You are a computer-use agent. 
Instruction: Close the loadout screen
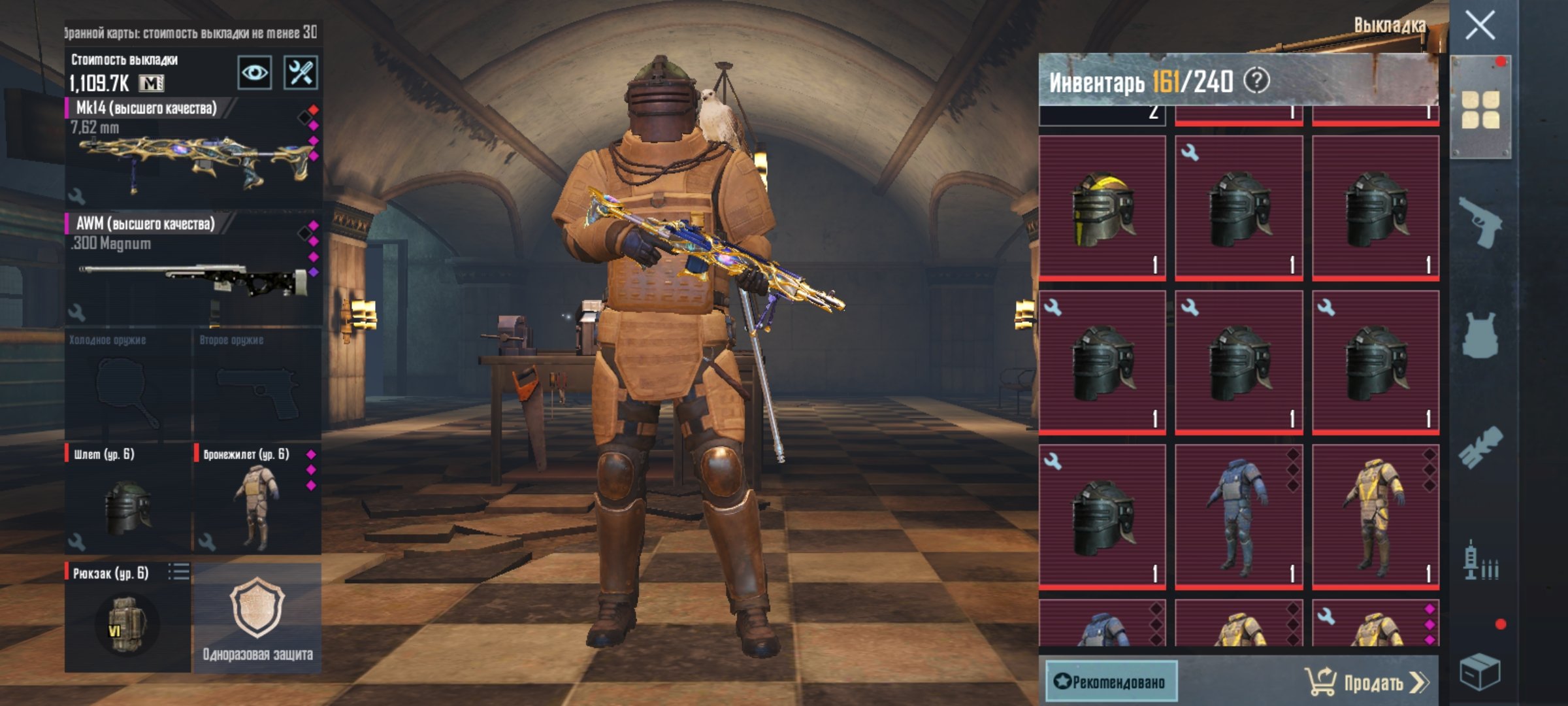(1480, 26)
